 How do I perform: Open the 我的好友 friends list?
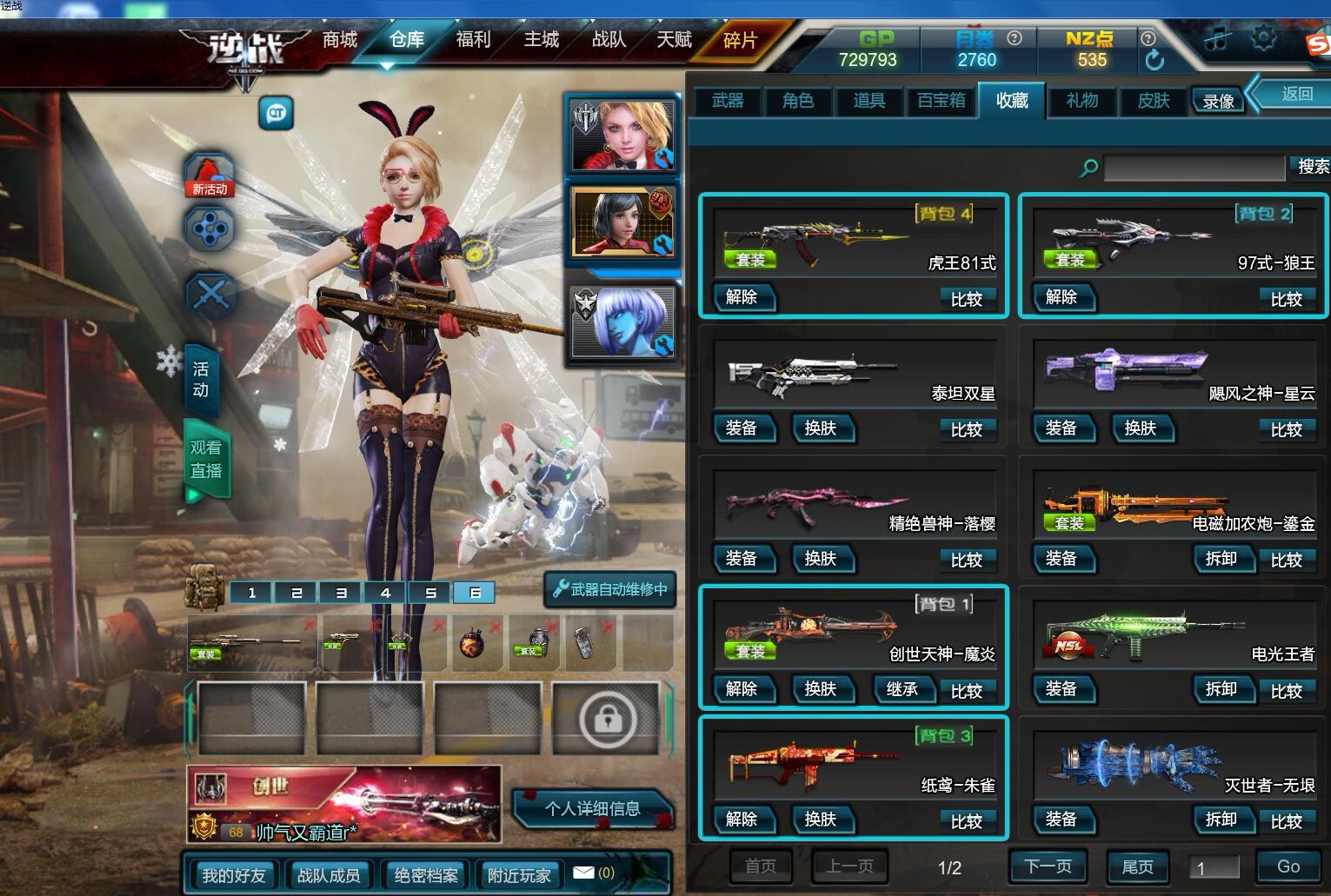tap(233, 875)
